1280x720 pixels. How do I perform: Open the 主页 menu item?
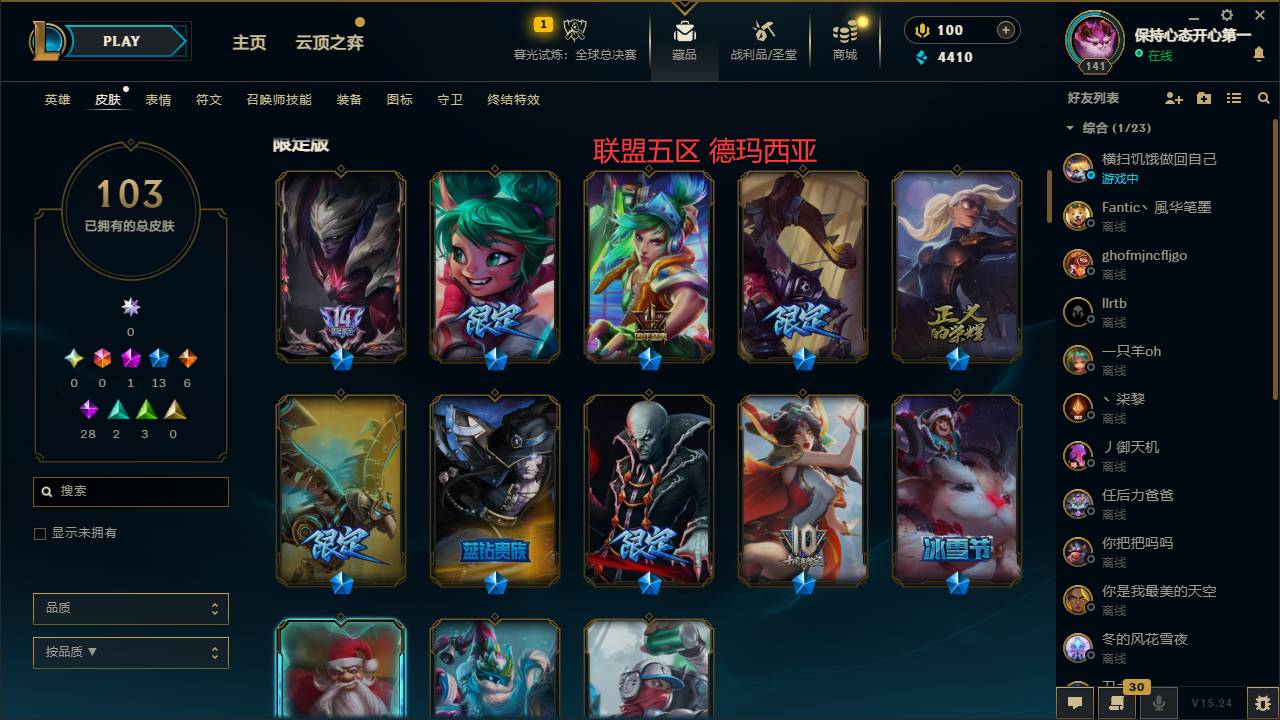249,44
